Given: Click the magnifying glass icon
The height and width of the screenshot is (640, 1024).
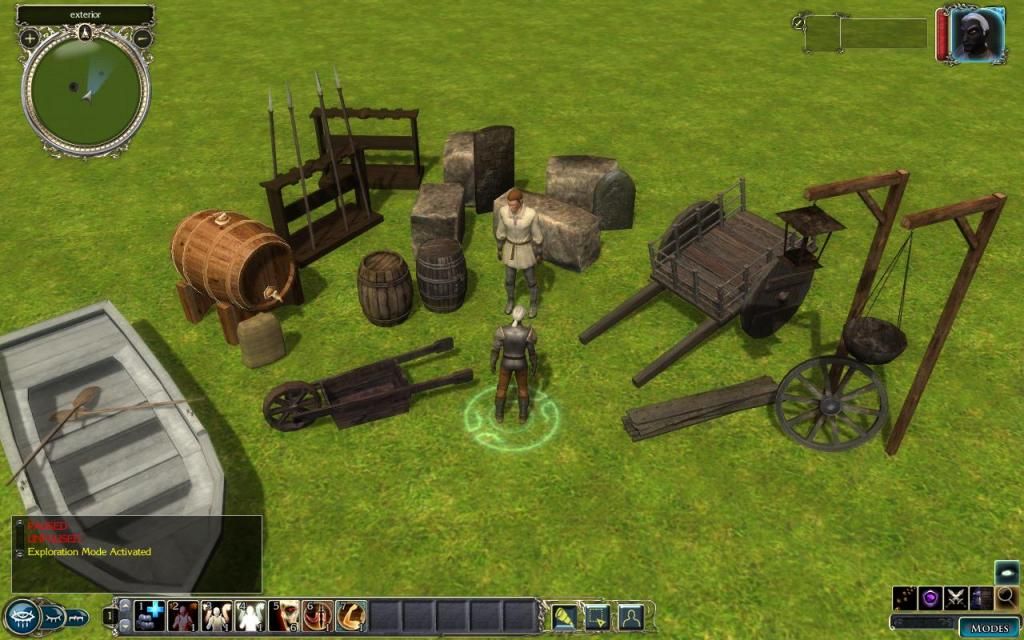Looking at the screenshot, I should 1006,598.
